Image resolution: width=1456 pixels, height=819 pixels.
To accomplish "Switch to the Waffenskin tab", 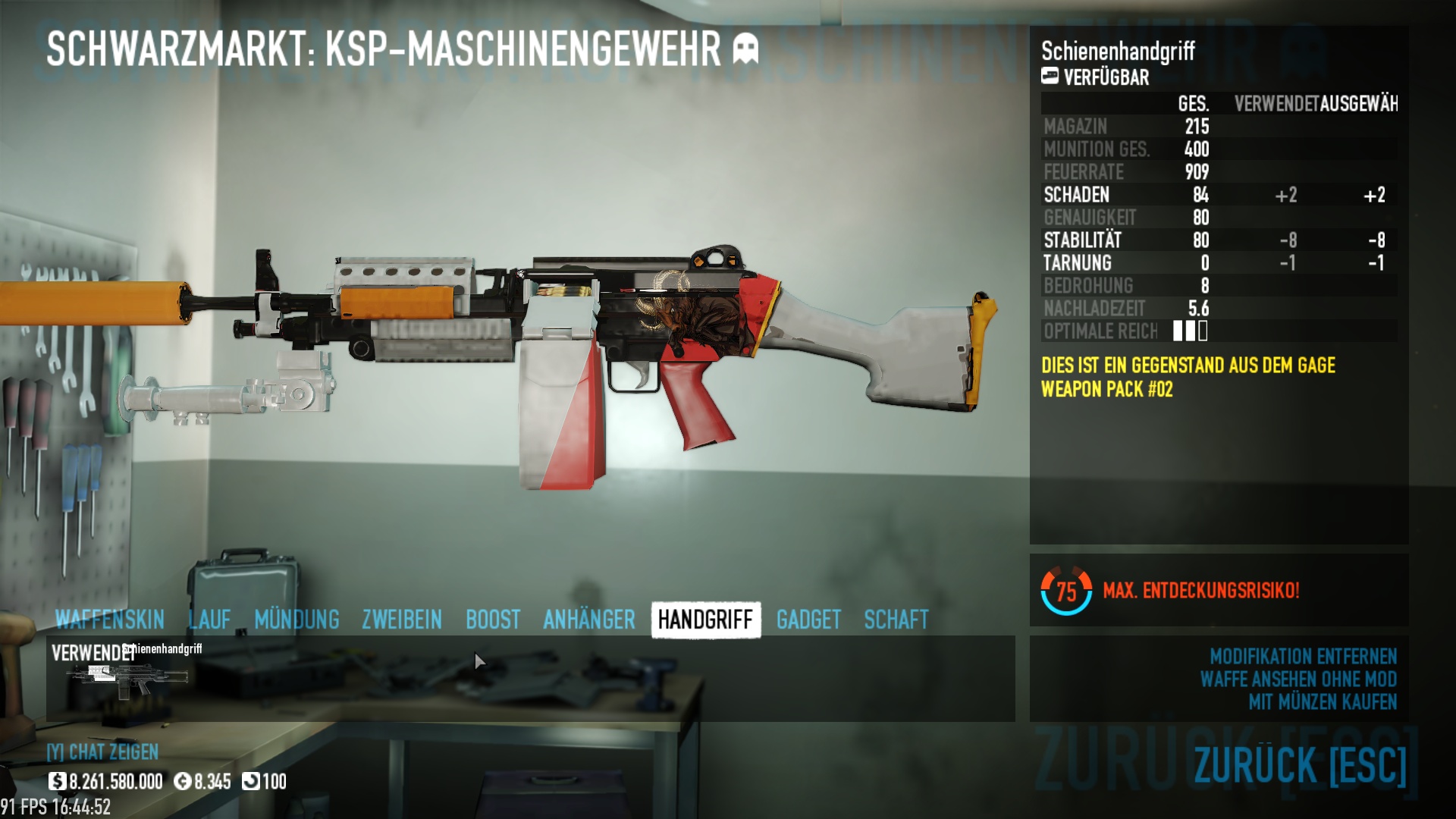I will pos(110,620).
